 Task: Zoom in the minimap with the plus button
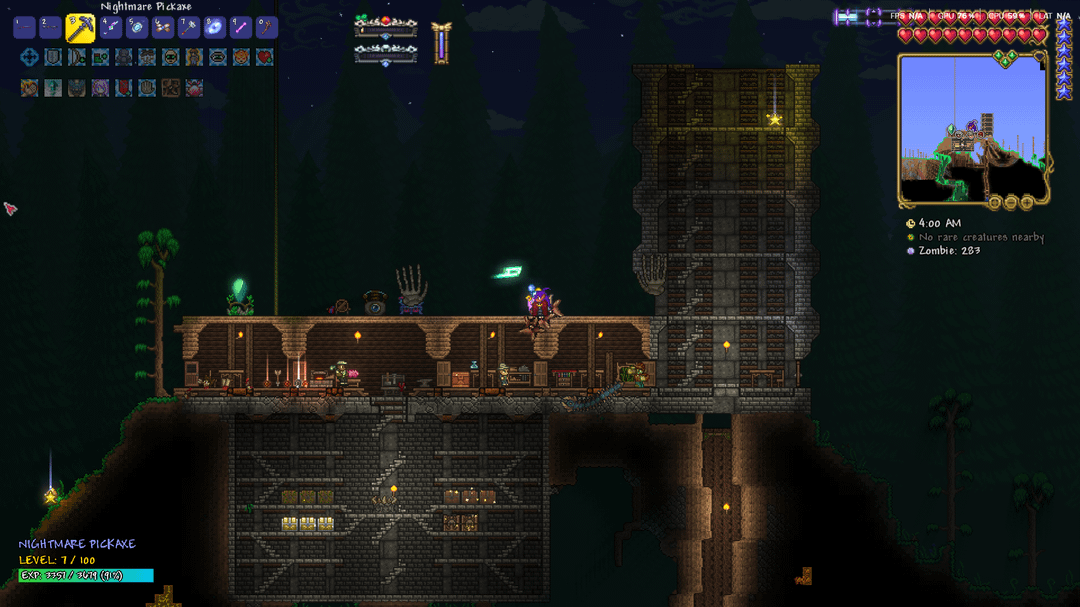coord(1026,203)
